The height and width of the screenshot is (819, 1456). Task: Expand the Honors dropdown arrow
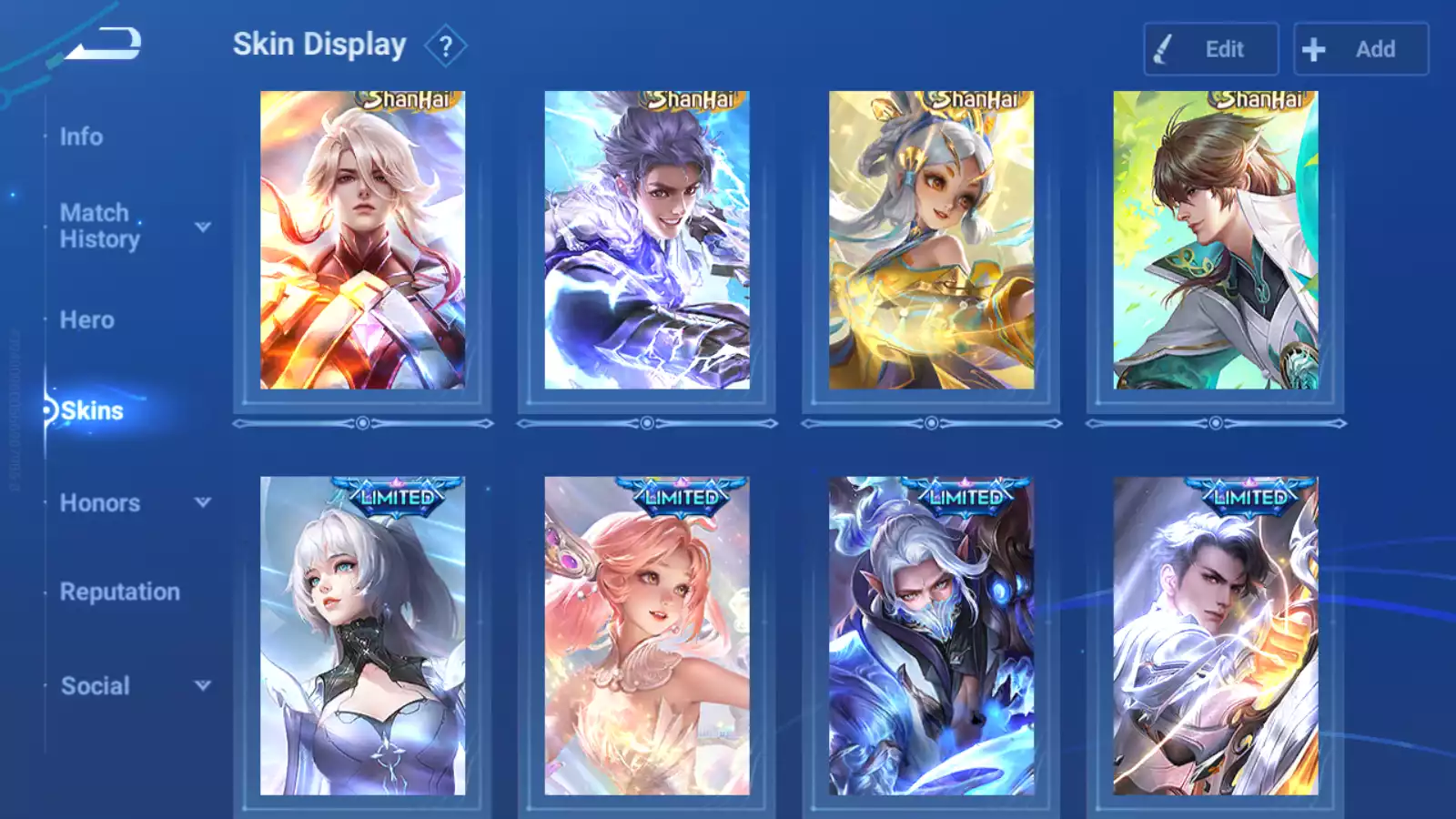pyautogui.click(x=203, y=502)
